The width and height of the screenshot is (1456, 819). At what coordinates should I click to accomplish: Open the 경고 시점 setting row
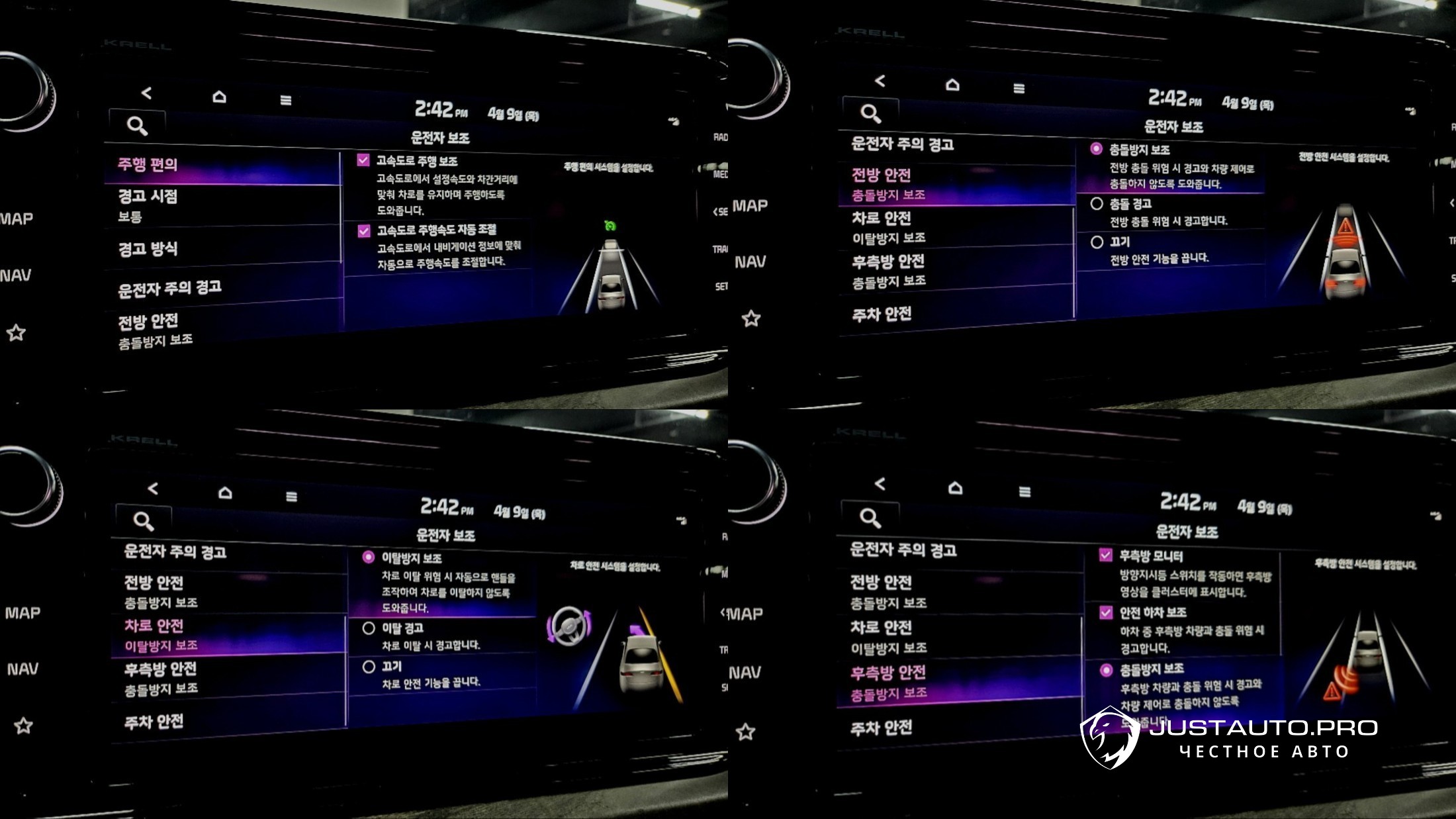tap(148, 204)
